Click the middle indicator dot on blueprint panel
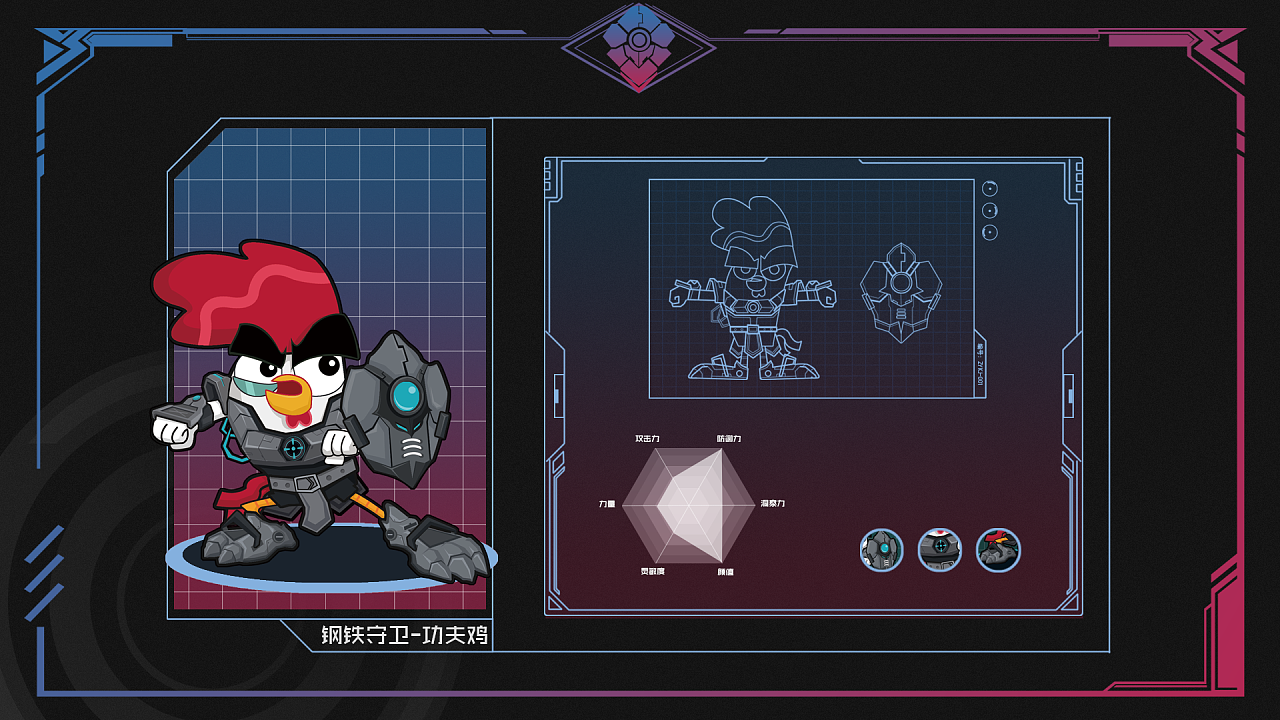The image size is (1280, 720). coord(989,211)
